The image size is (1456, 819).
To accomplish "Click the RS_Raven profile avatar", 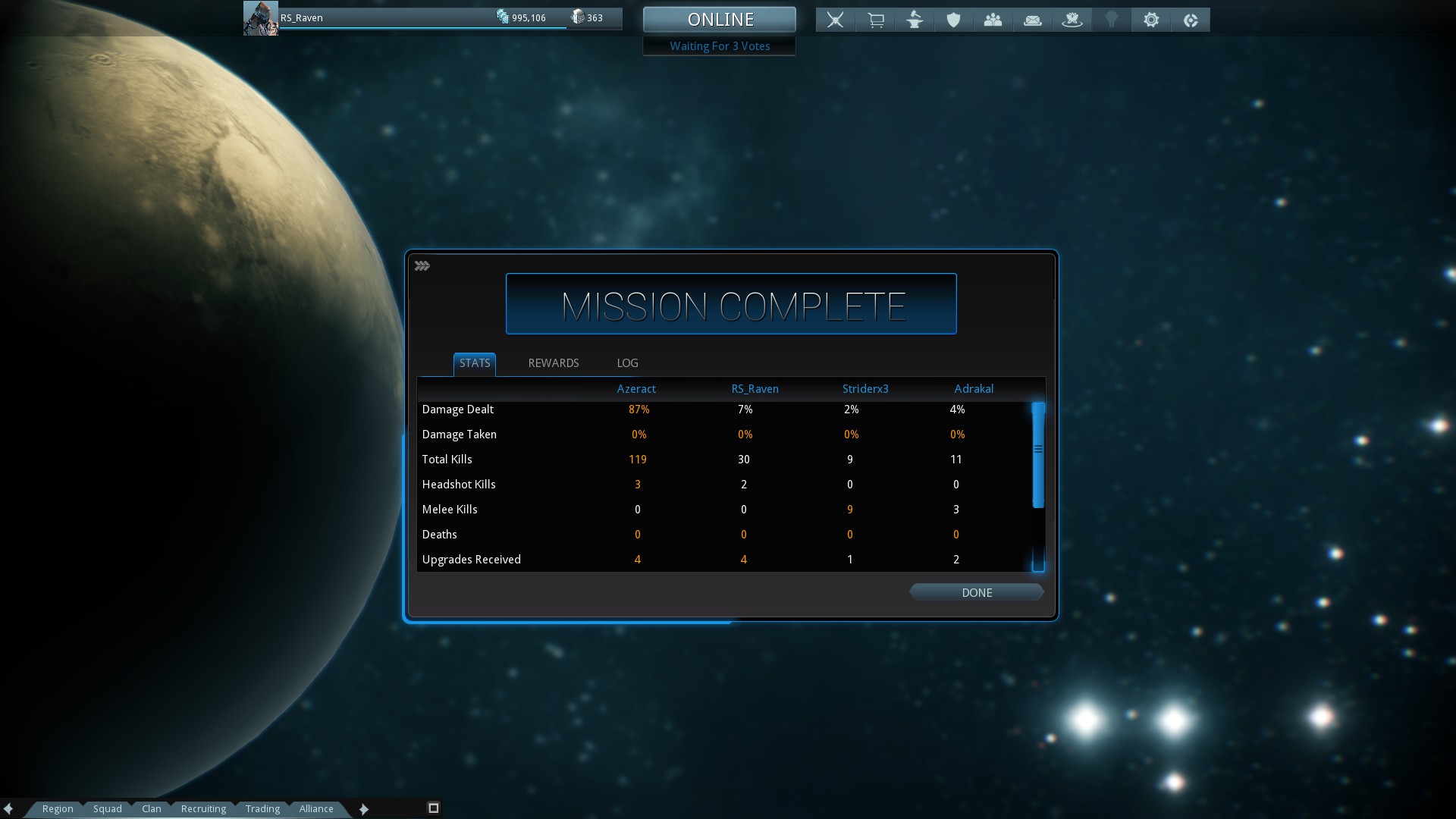I will pos(260,18).
